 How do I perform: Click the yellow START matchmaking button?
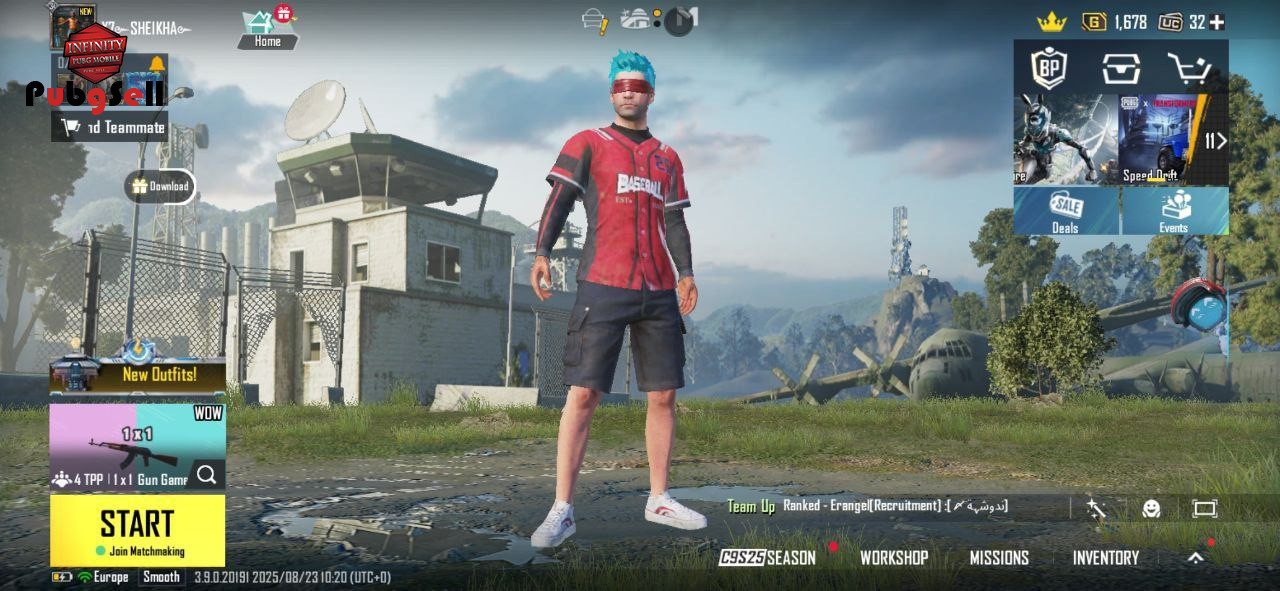(137, 530)
